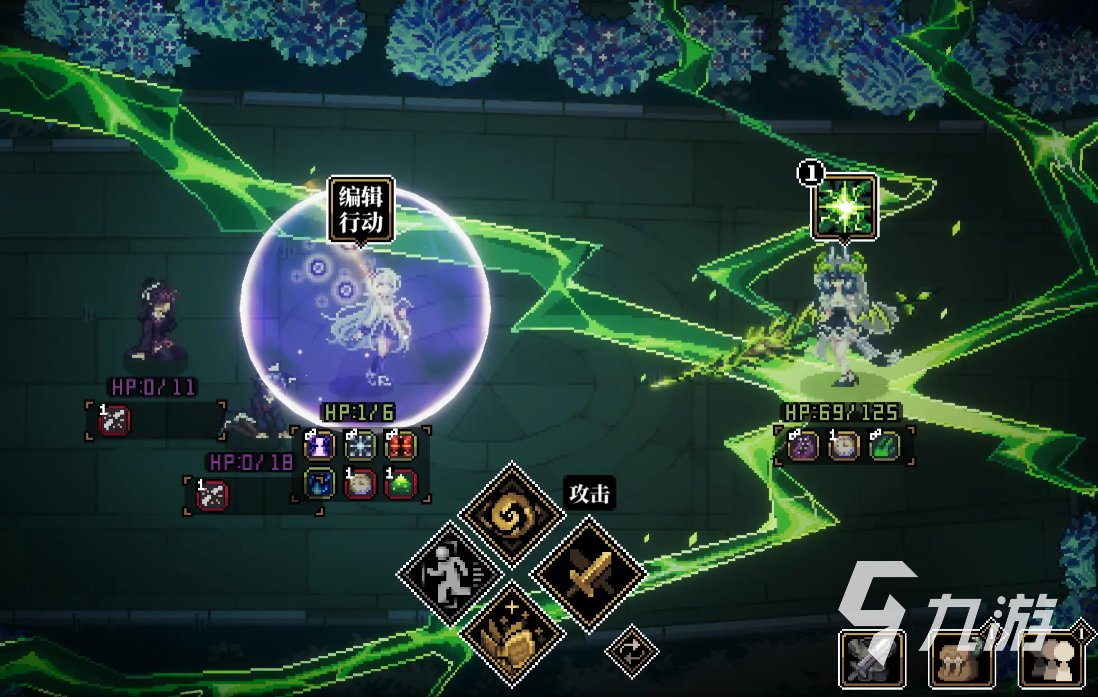Click the edit action speech bubble

pyautogui.click(x=360, y=209)
